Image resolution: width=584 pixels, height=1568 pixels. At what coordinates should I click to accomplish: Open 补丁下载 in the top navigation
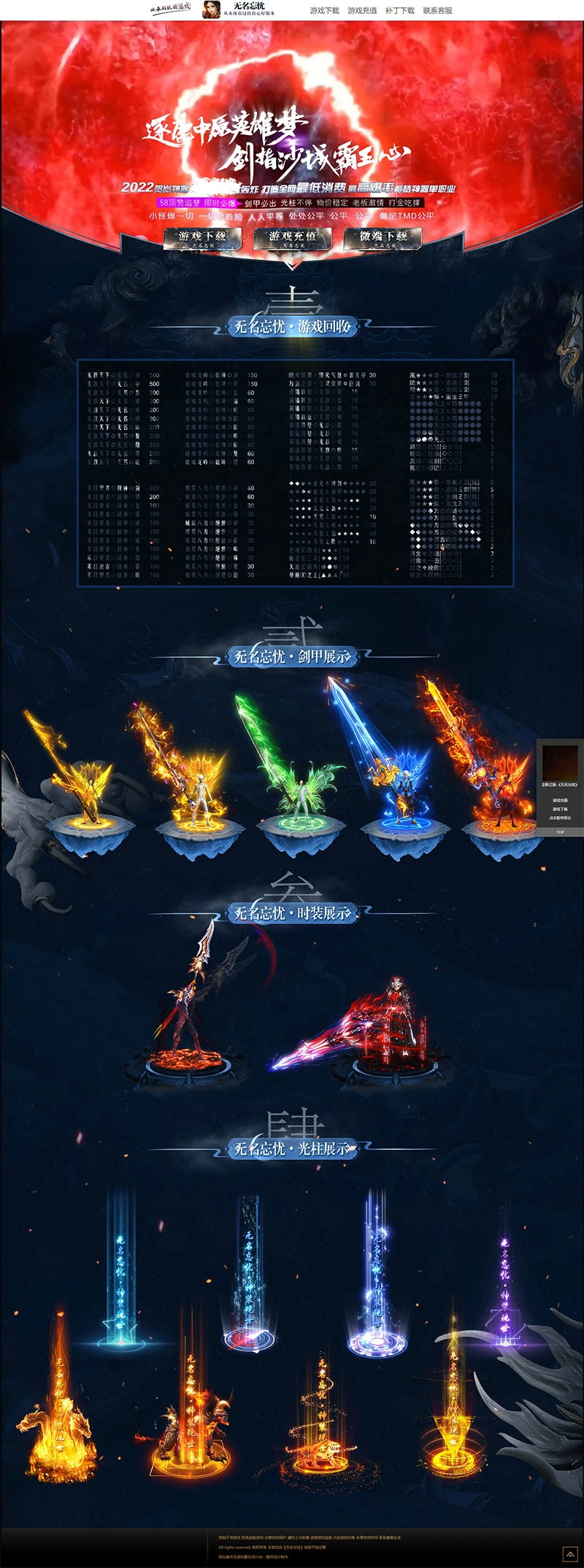click(400, 11)
